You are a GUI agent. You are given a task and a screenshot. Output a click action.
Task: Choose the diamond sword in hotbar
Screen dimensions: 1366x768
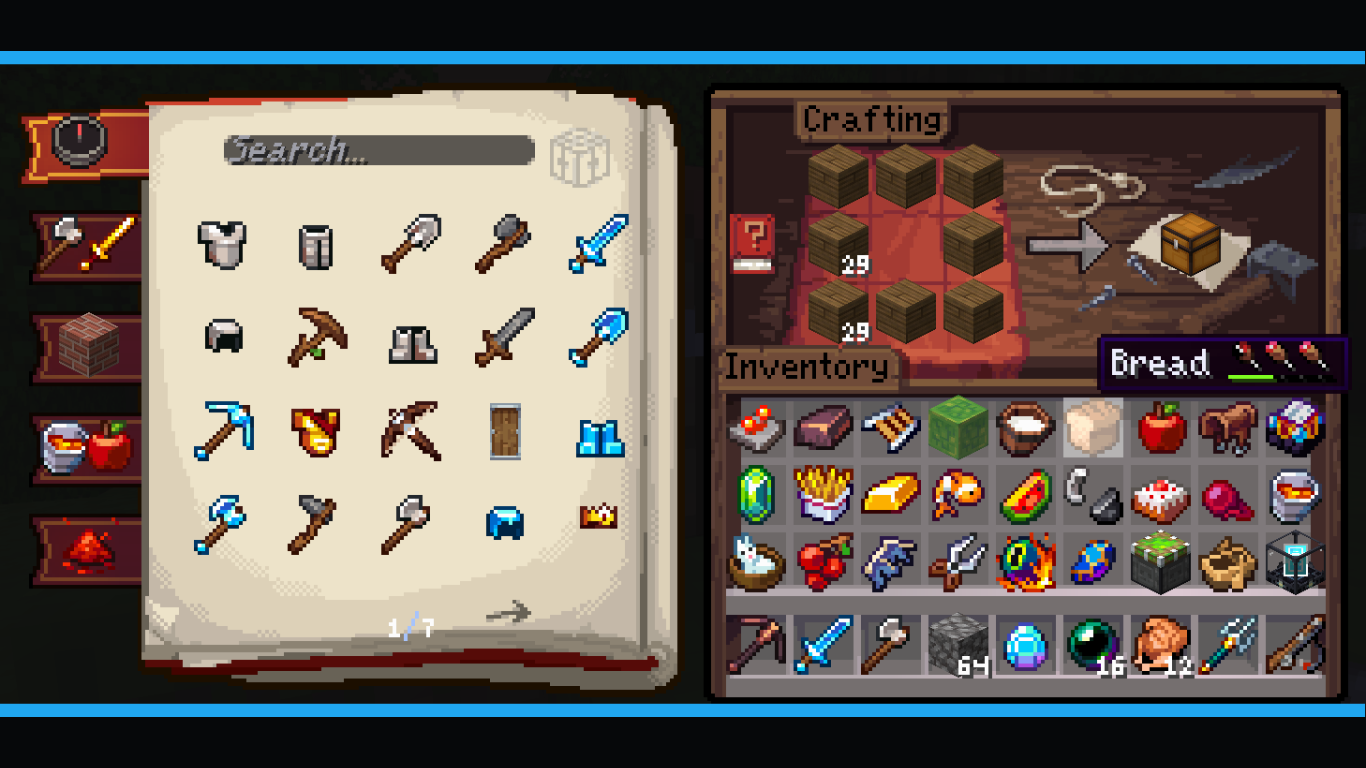[823, 645]
